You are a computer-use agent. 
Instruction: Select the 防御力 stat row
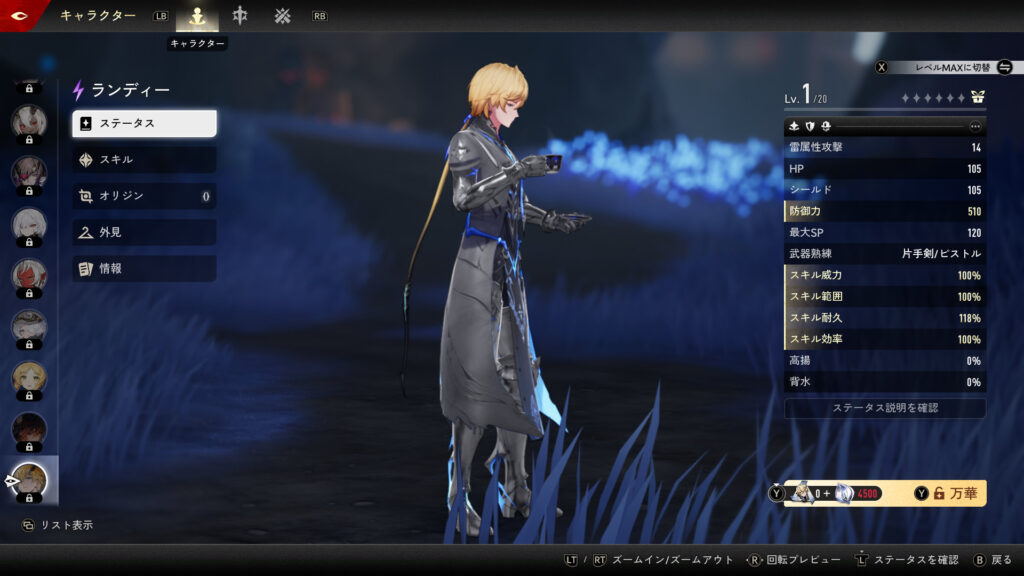tap(885, 211)
